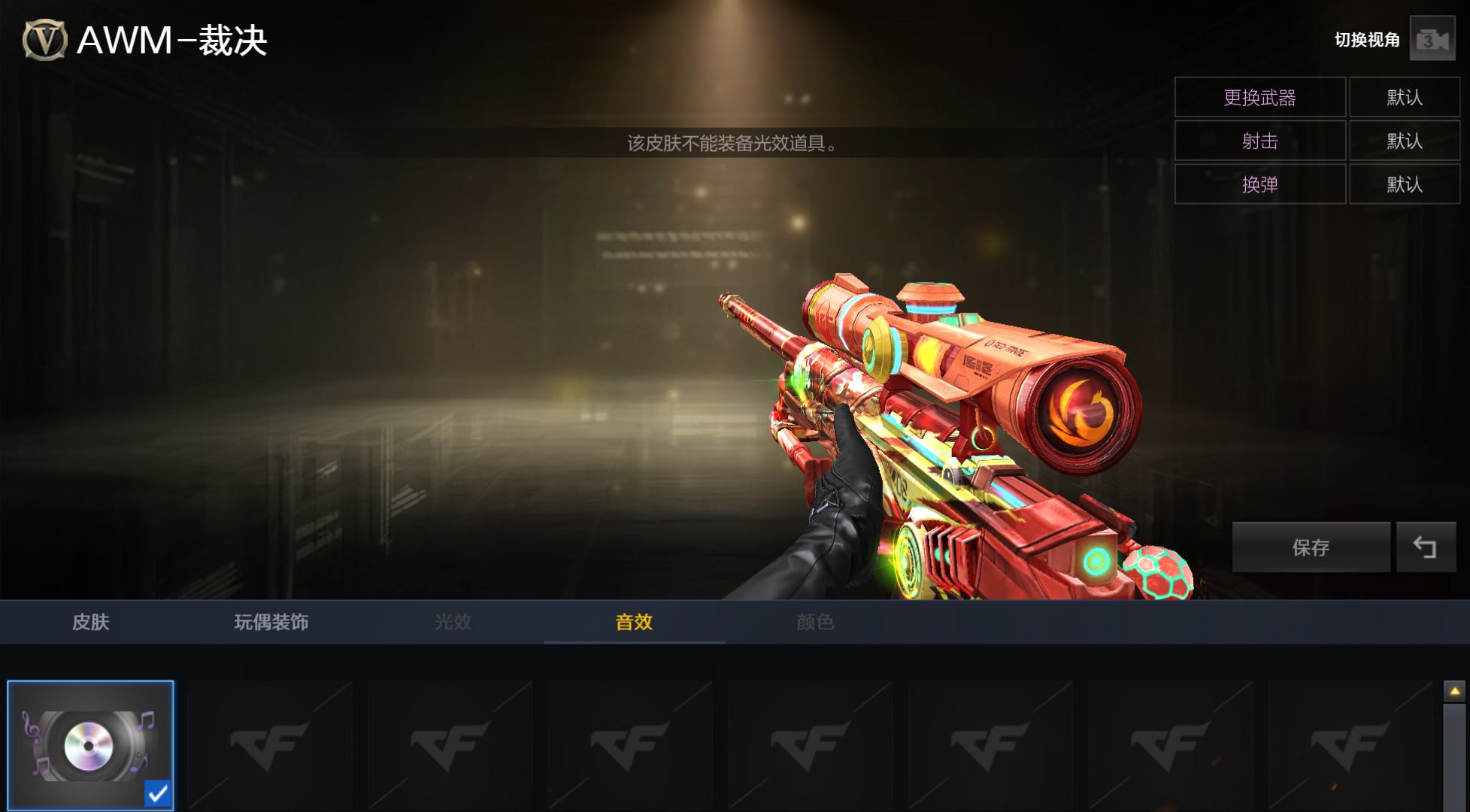Choose the 换弹 (reload) sound option
The image size is (1470, 812).
[1259, 185]
